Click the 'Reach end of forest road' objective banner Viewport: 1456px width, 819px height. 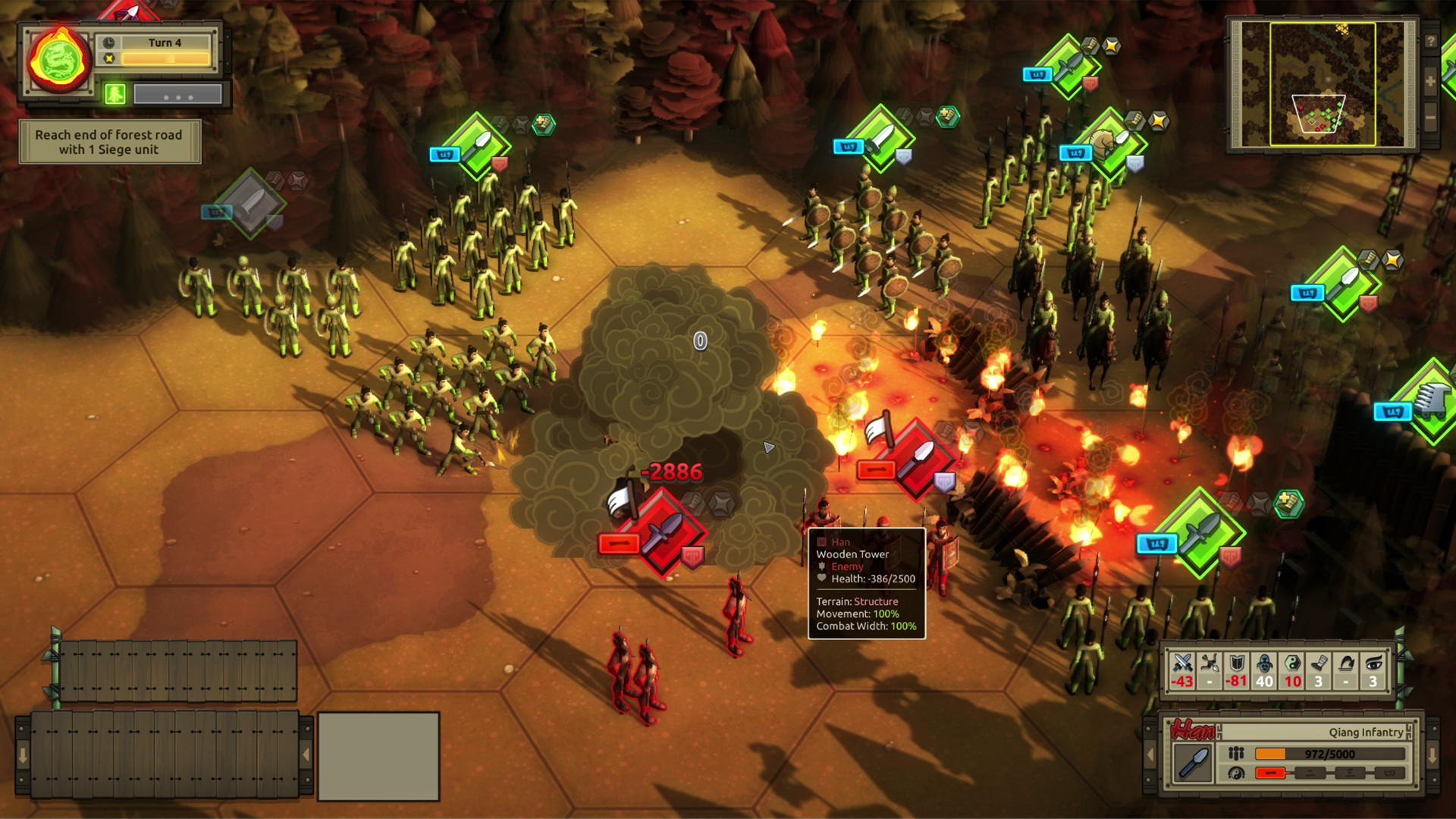click(x=110, y=142)
